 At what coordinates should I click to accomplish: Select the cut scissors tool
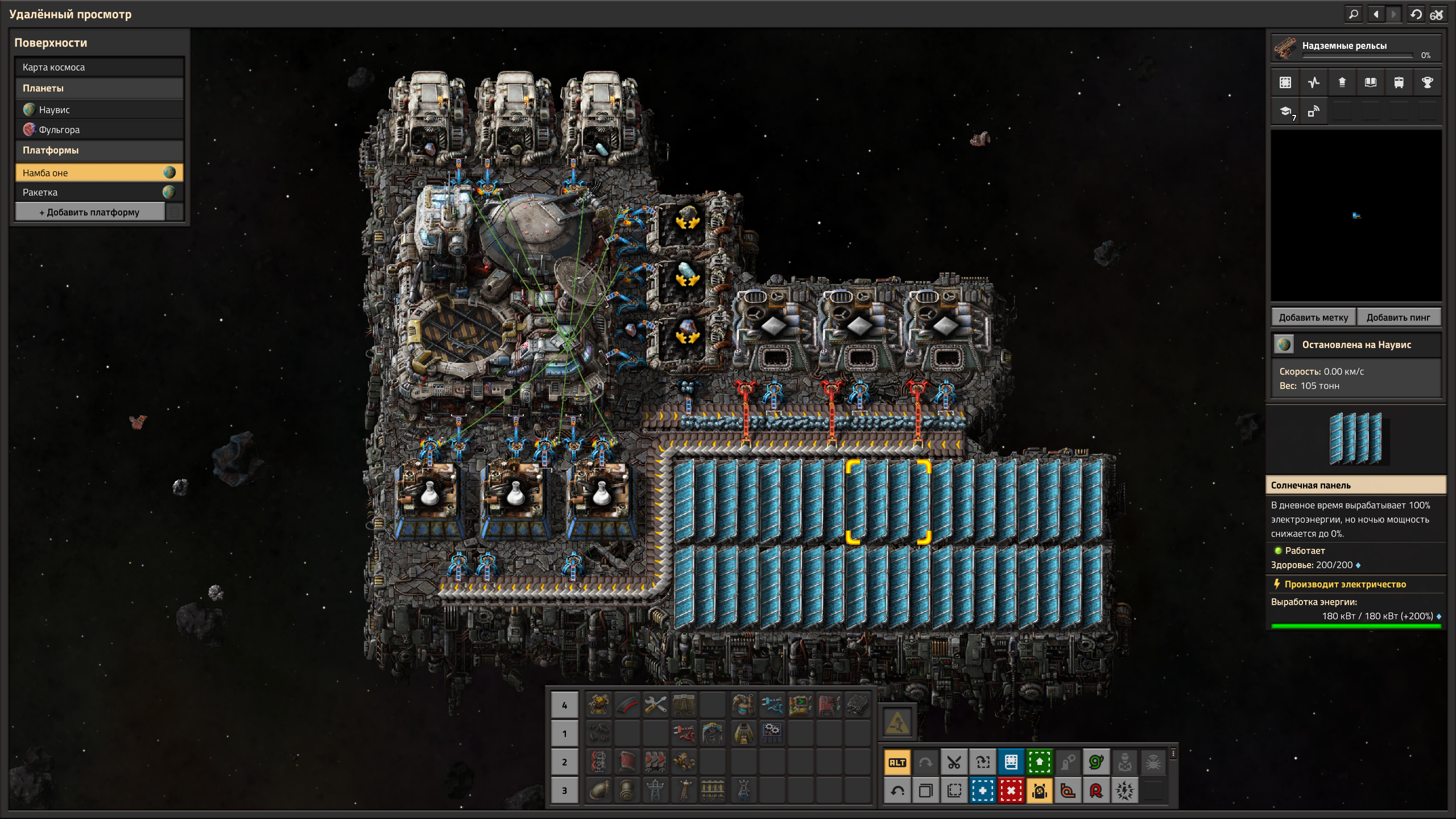click(954, 763)
